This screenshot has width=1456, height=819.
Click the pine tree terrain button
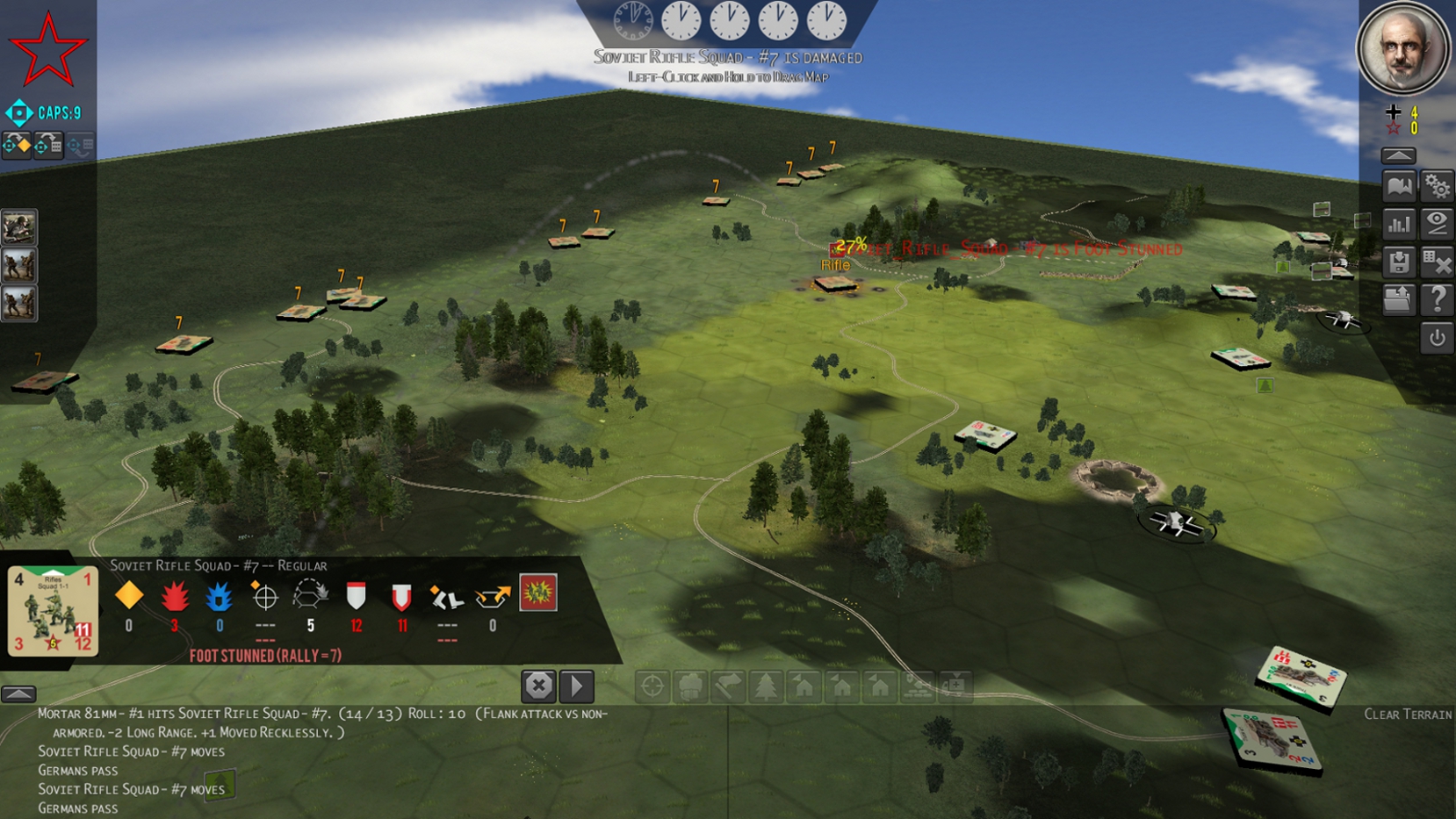766,686
